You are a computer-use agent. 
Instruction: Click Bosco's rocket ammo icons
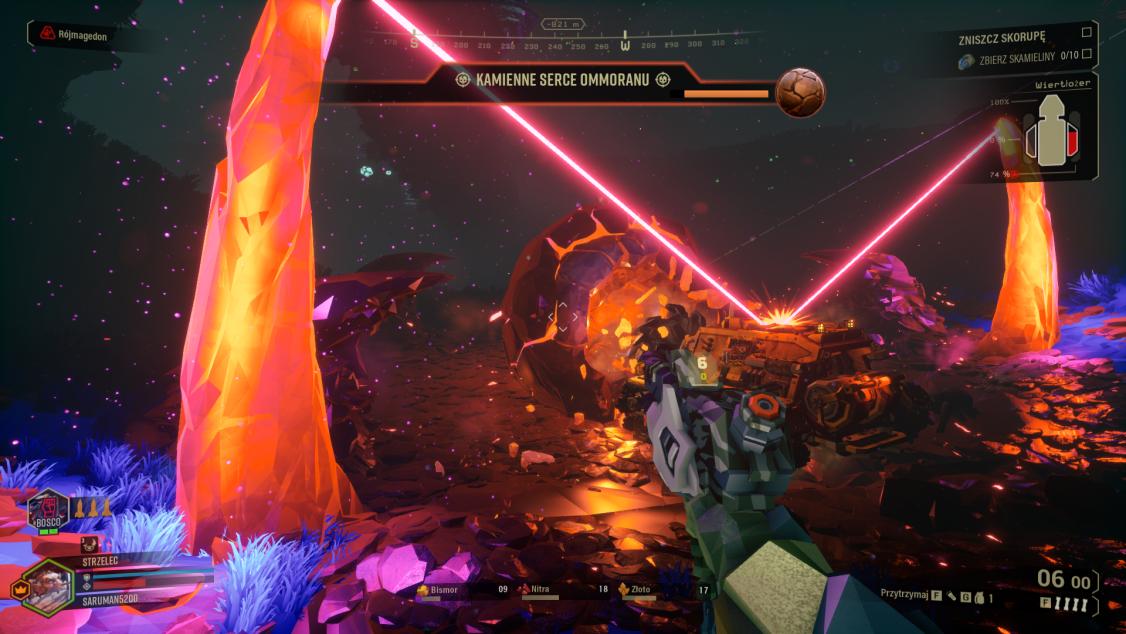pyautogui.click(x=91, y=507)
